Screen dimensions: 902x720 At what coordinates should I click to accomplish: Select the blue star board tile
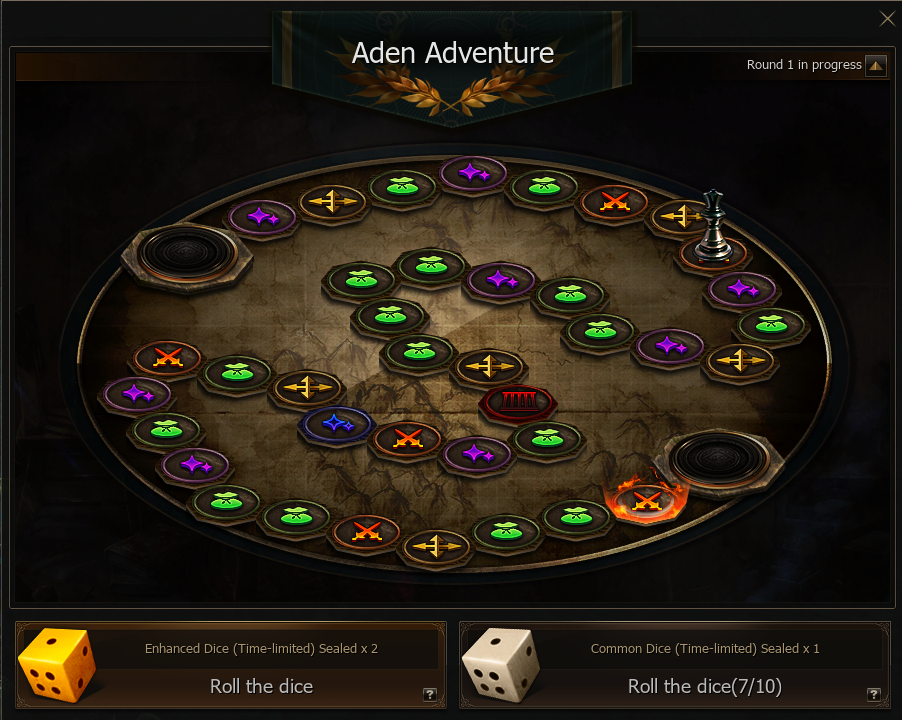point(336,423)
